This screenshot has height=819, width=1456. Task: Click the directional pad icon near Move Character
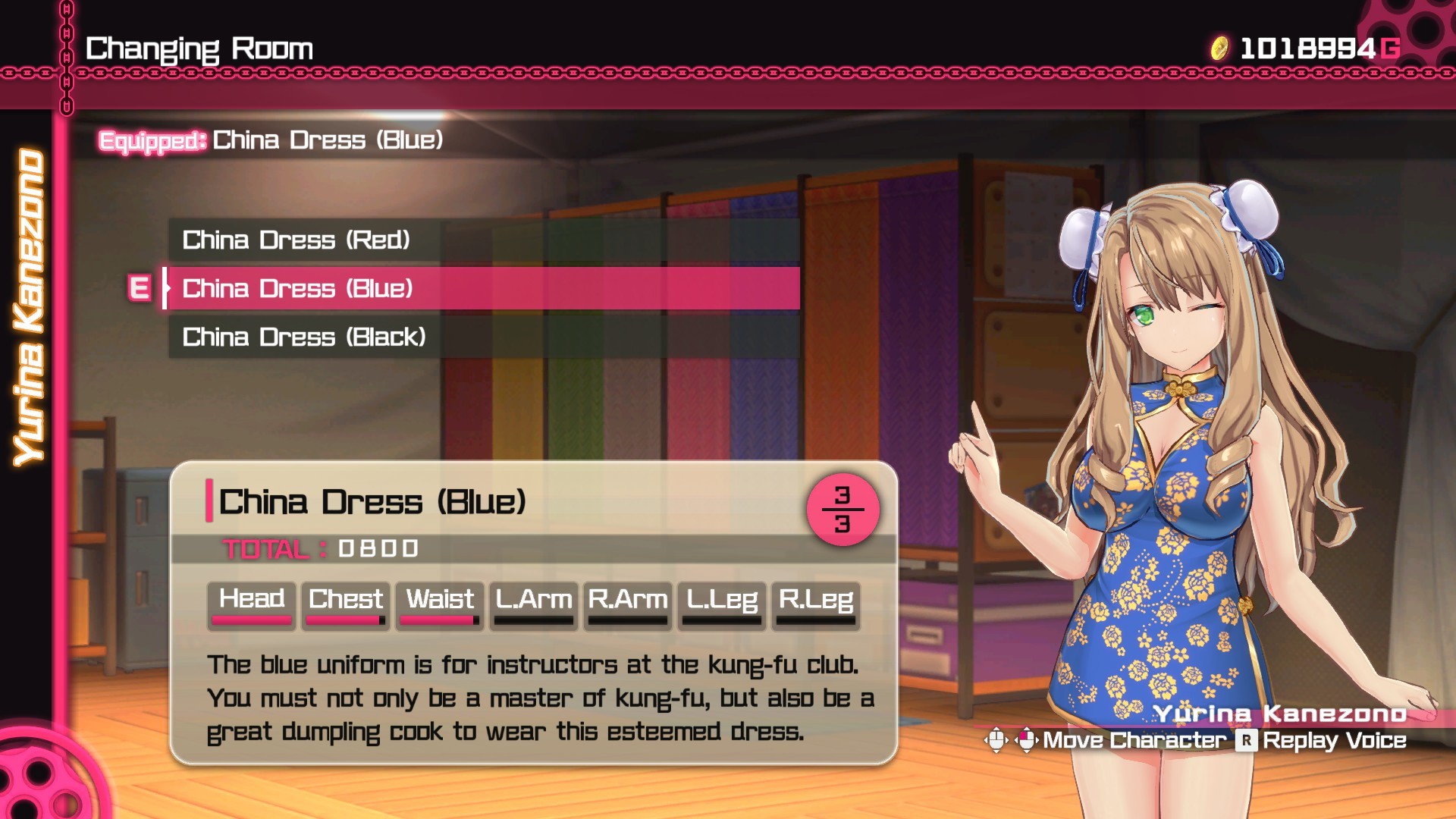pyautogui.click(x=996, y=739)
